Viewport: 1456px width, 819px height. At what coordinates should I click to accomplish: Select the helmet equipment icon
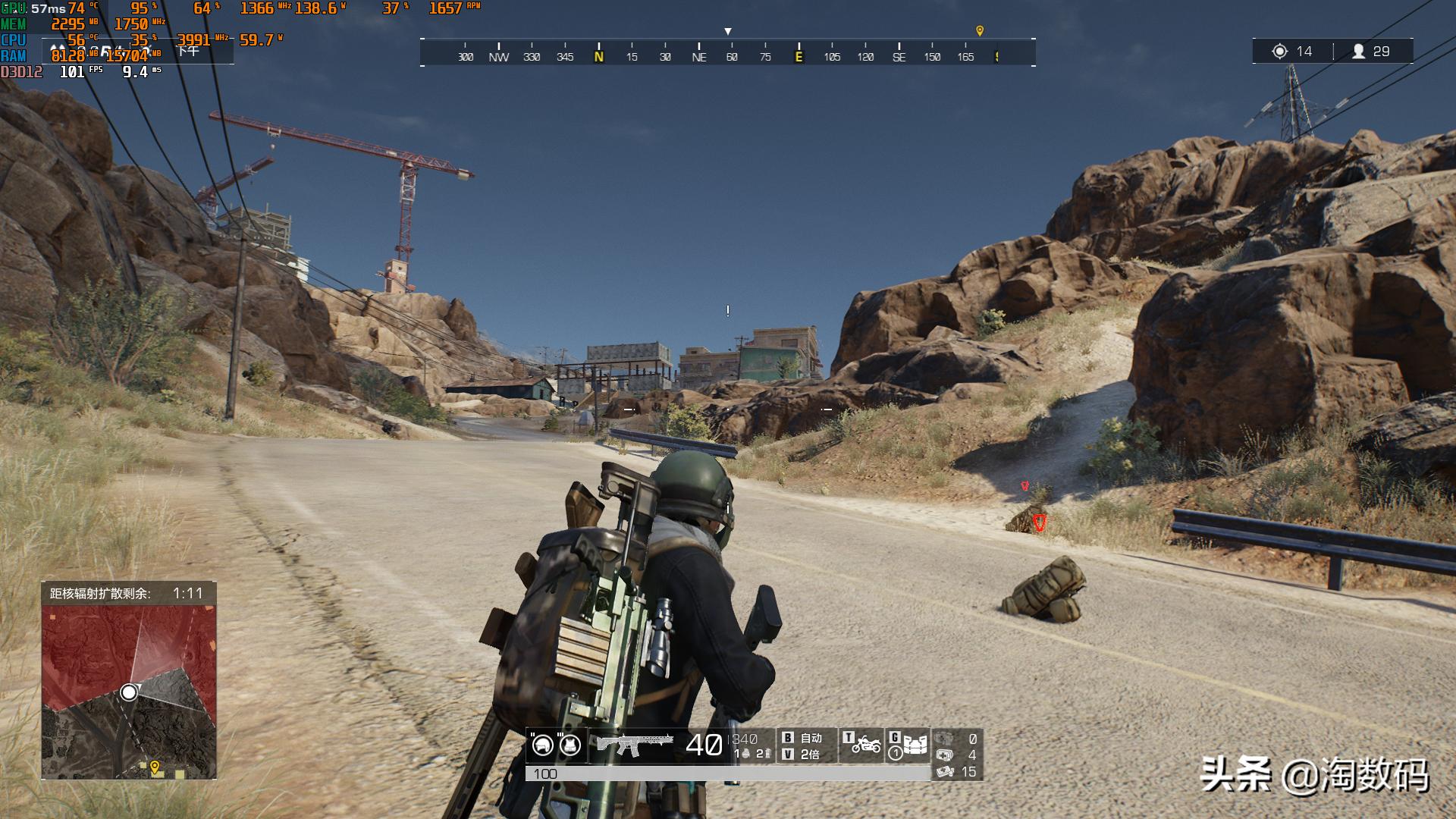(x=542, y=745)
